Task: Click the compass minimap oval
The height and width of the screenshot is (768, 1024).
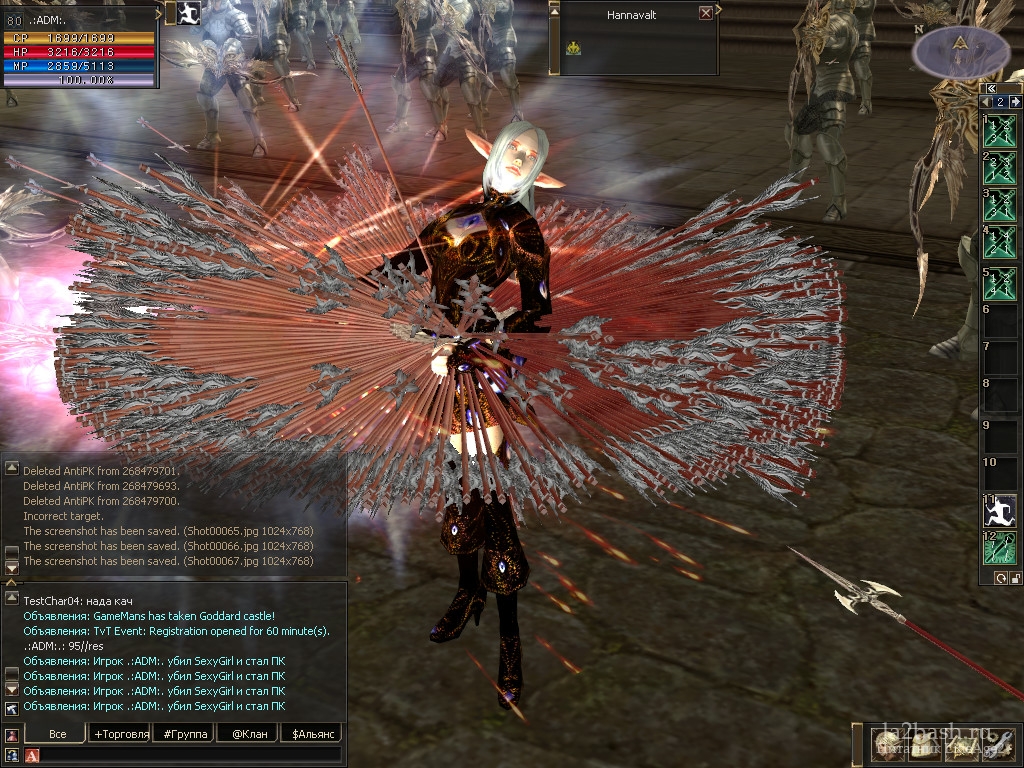Action: (961, 50)
